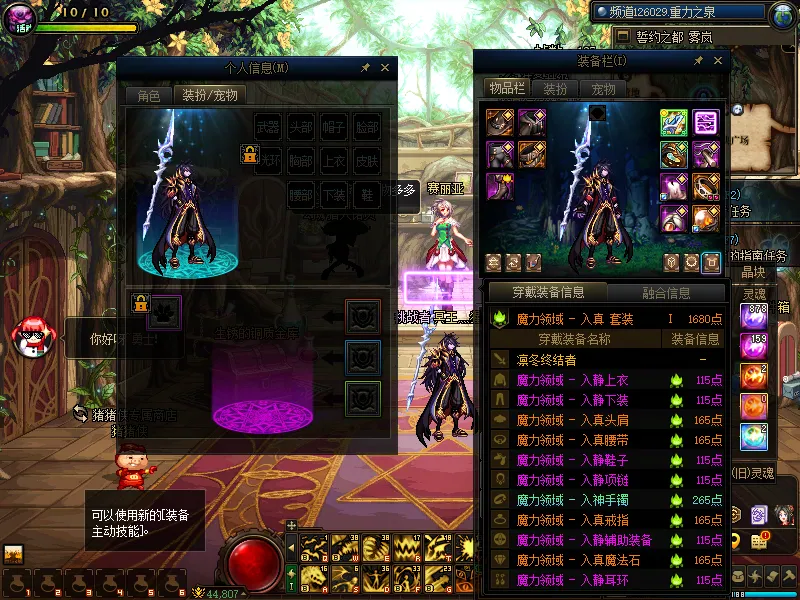Select the 穿戴装备信息 tab
Screen dimensions: 800x600
pos(548,293)
